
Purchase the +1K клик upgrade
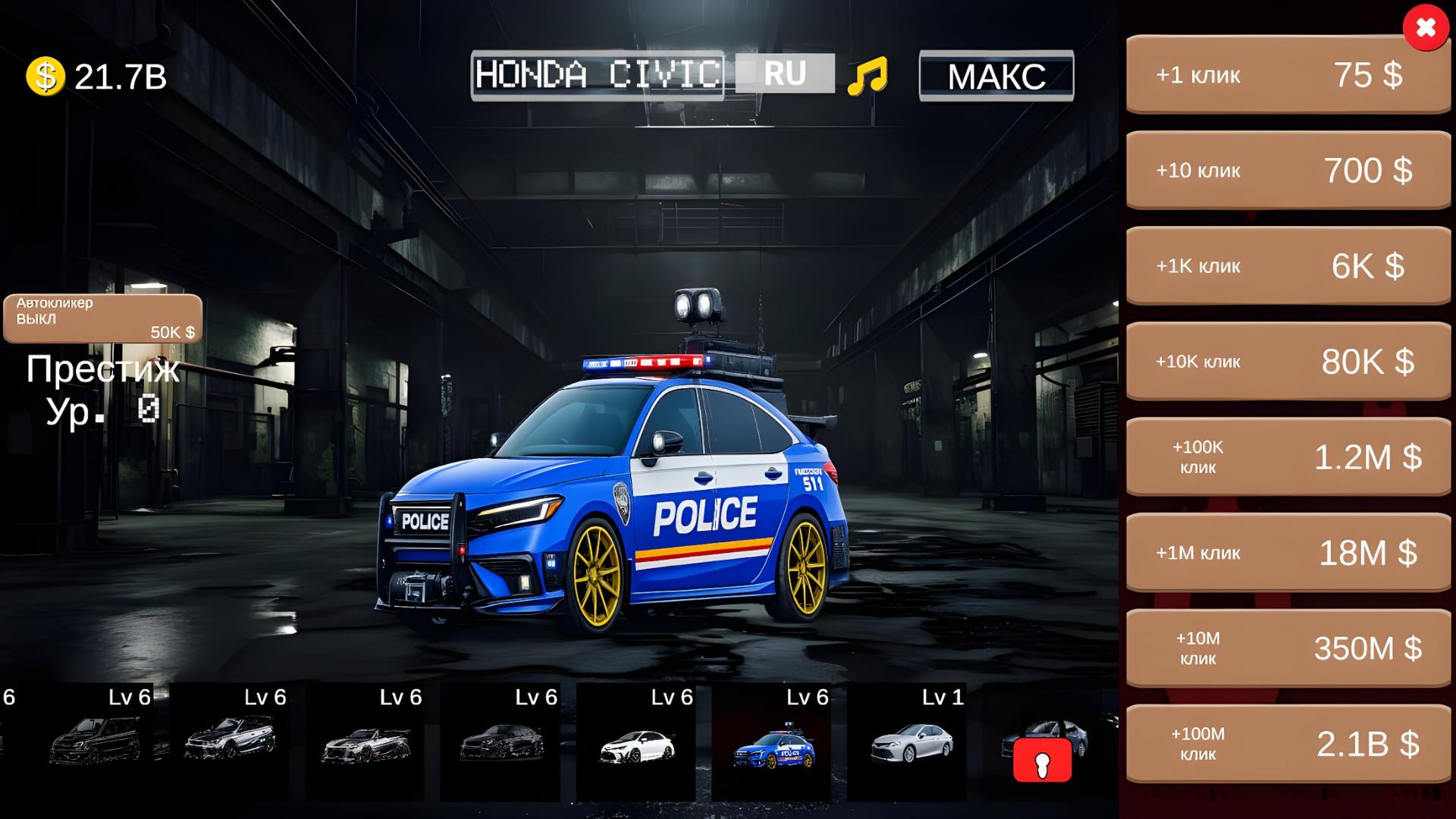[1287, 266]
